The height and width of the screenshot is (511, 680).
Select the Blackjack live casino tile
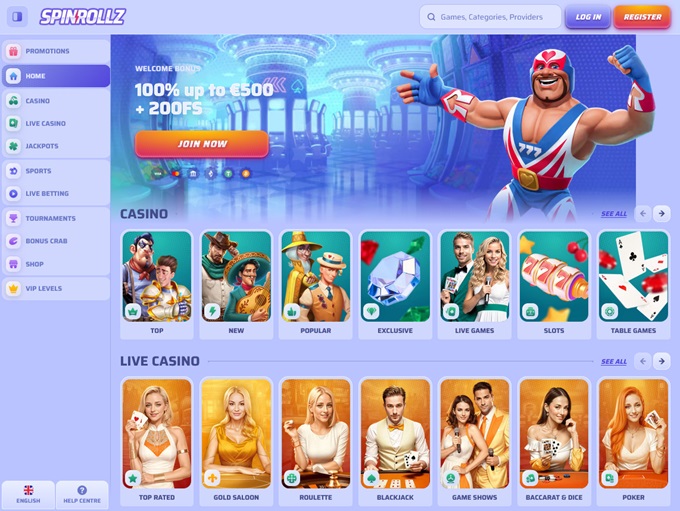tap(395, 439)
